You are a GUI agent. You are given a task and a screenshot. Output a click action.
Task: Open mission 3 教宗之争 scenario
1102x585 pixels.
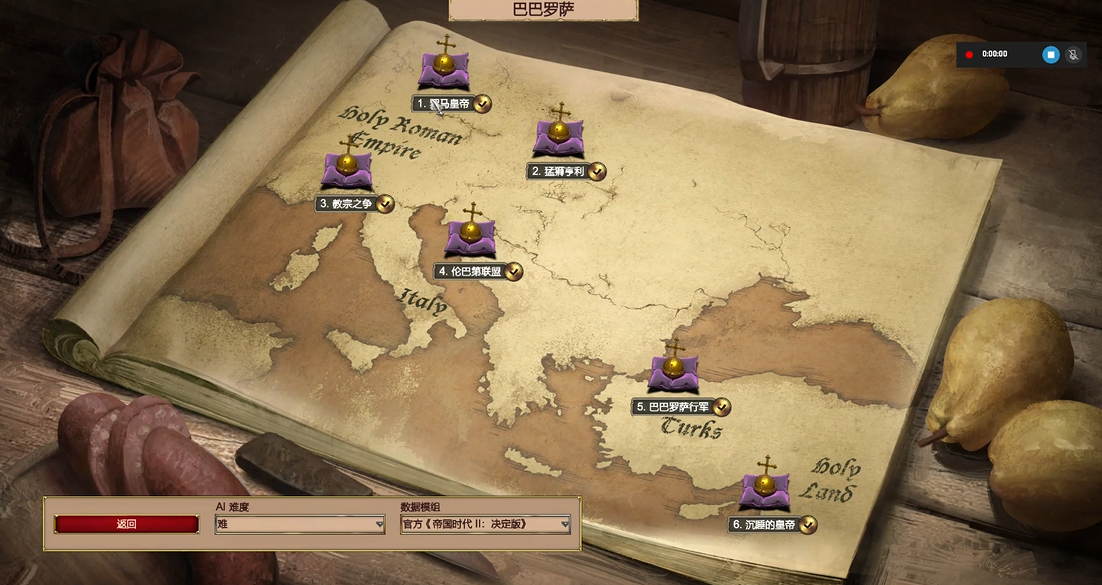click(347, 168)
